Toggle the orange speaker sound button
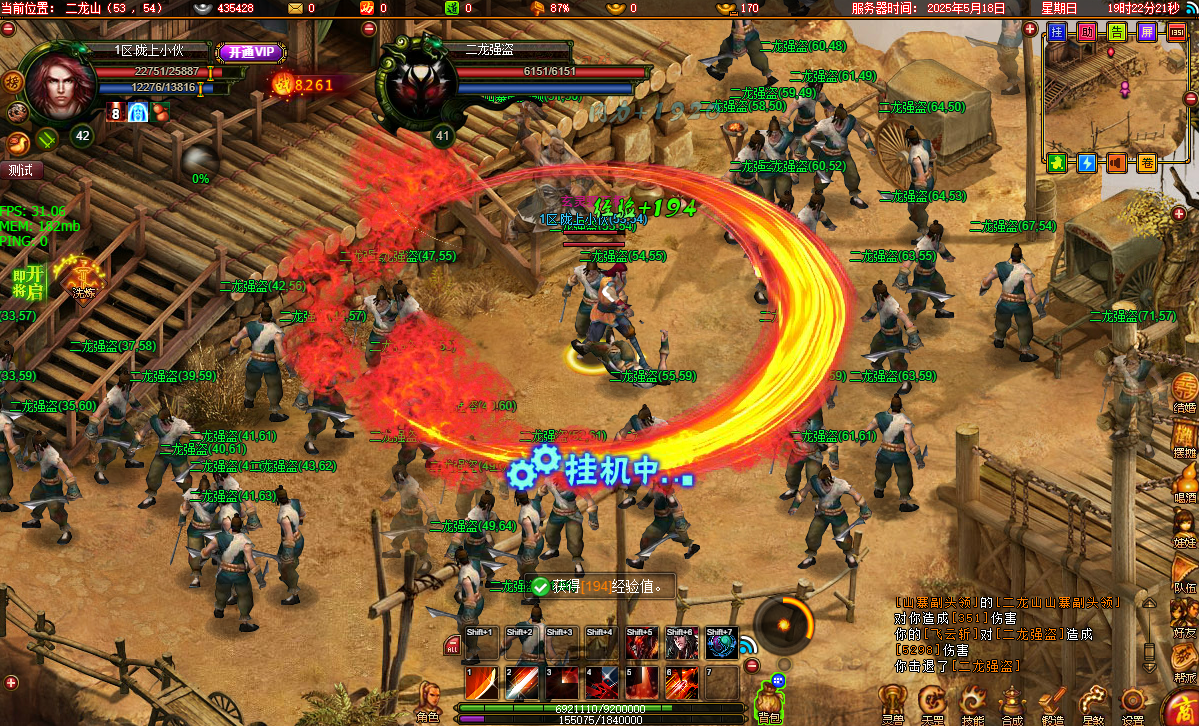 (1117, 162)
